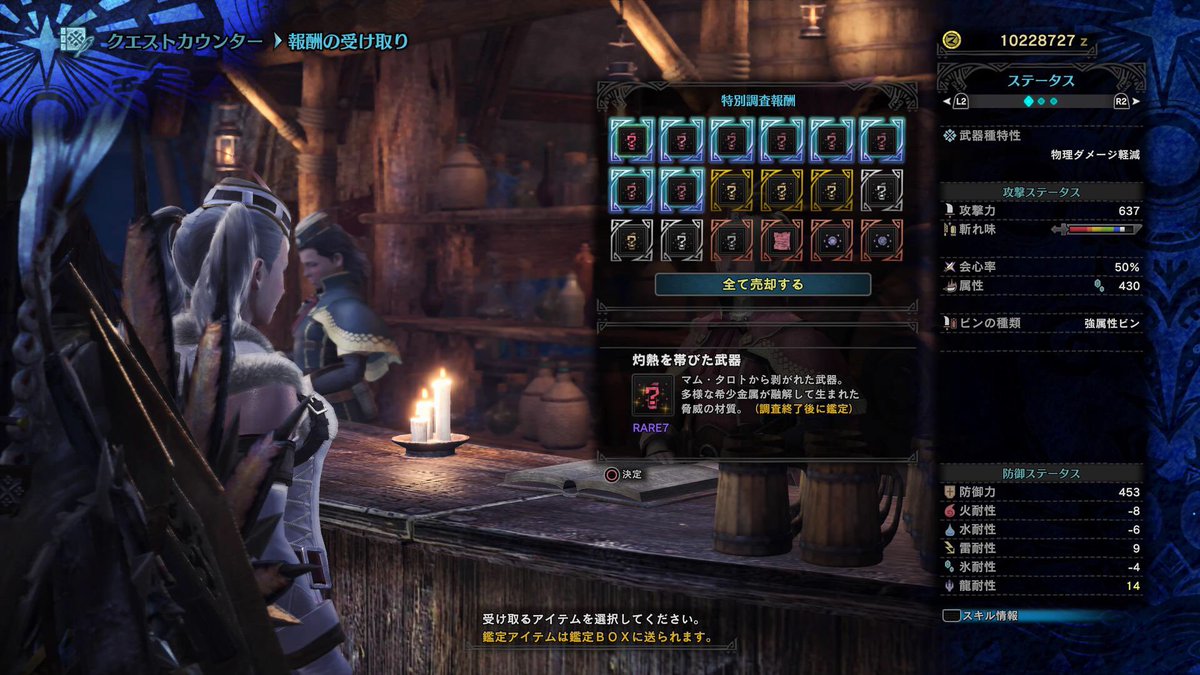
Task: Click the 全て売却する sell-all button
Action: (762, 284)
